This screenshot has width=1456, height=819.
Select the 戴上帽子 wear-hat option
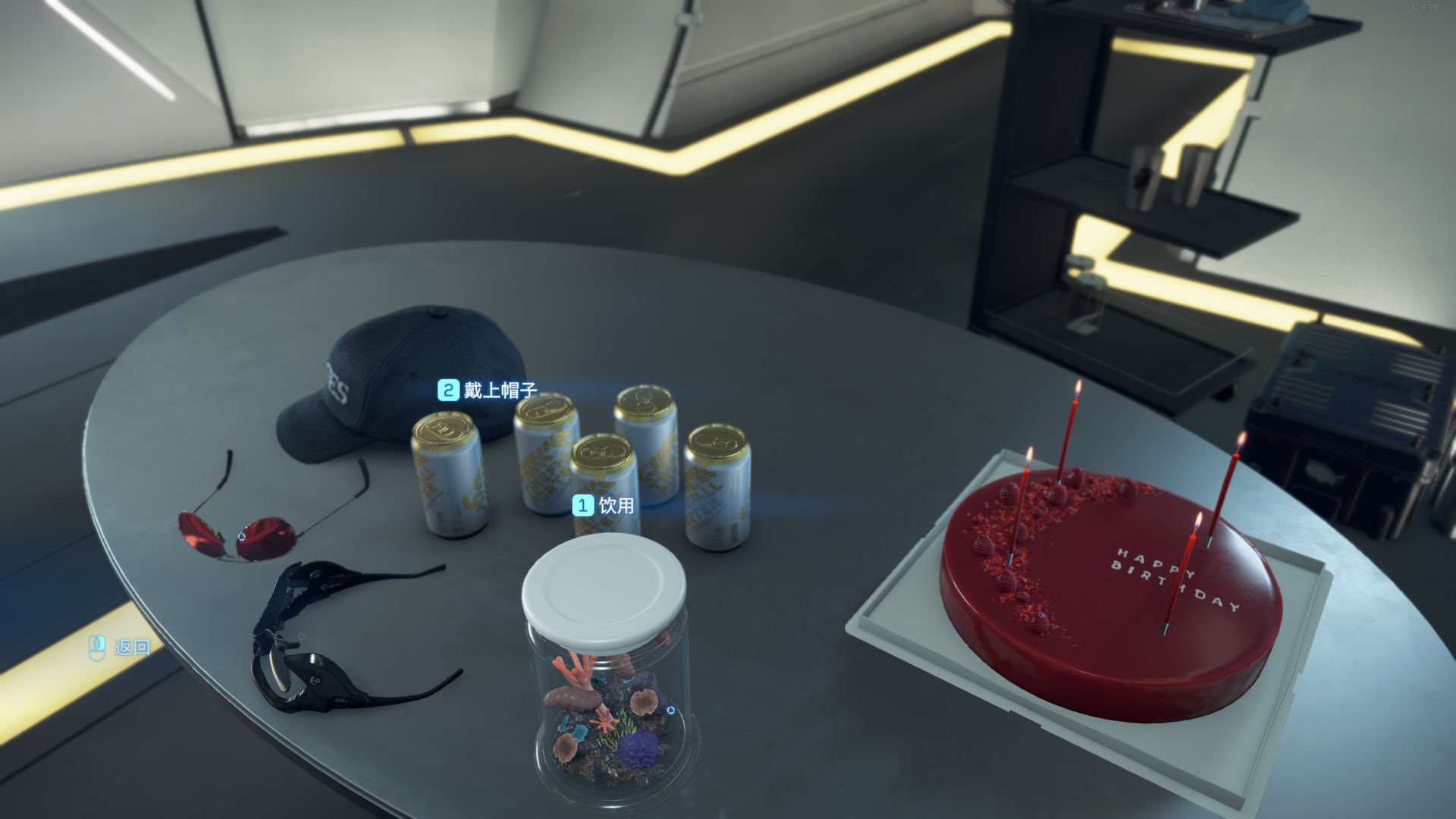pyautogui.click(x=488, y=391)
